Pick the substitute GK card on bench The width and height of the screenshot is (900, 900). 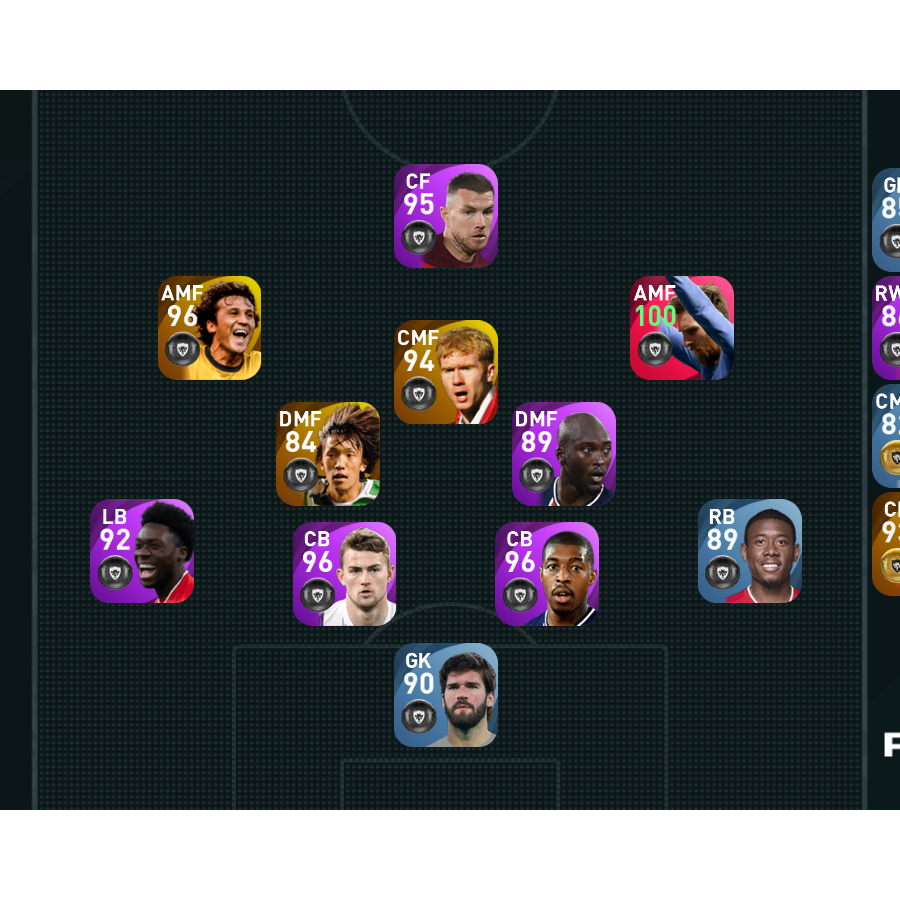[x=887, y=220]
